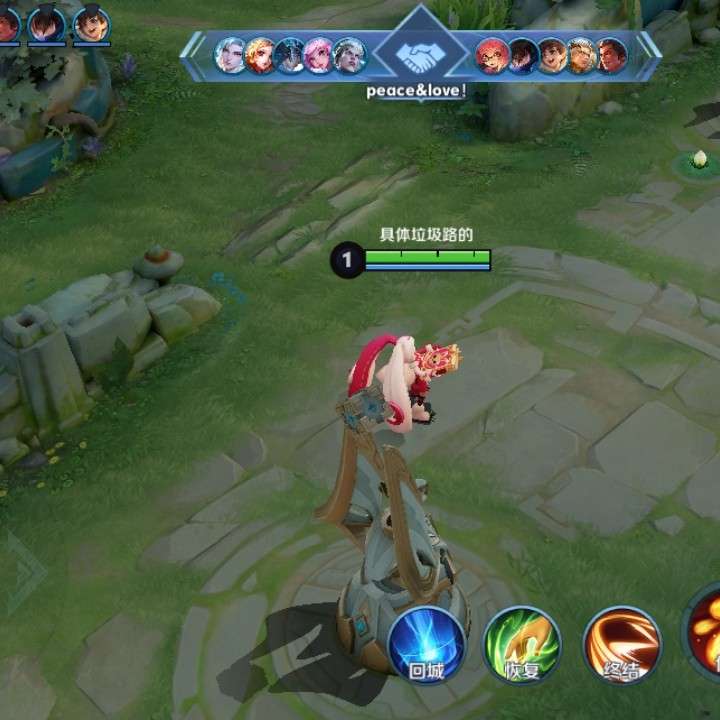The height and width of the screenshot is (720, 720).
Task: Activate the 回城 recall skill
Action: point(428,645)
